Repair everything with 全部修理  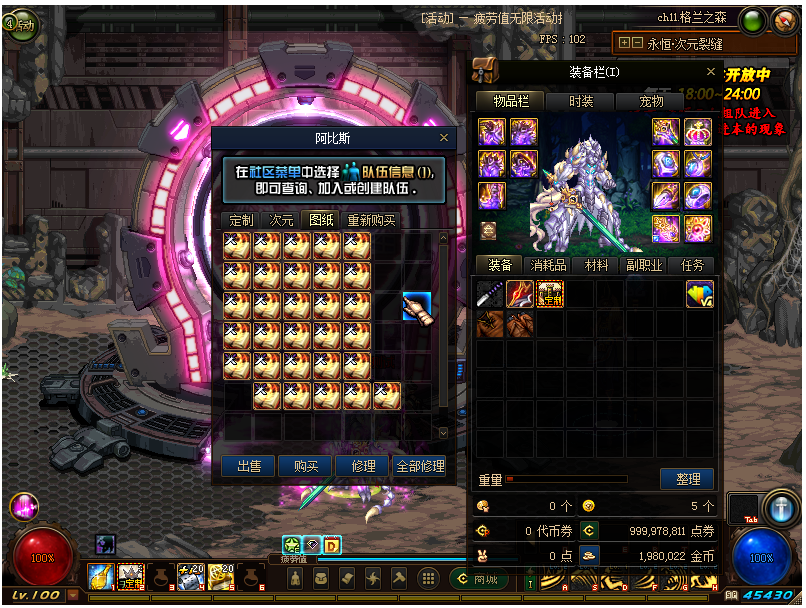(420, 466)
